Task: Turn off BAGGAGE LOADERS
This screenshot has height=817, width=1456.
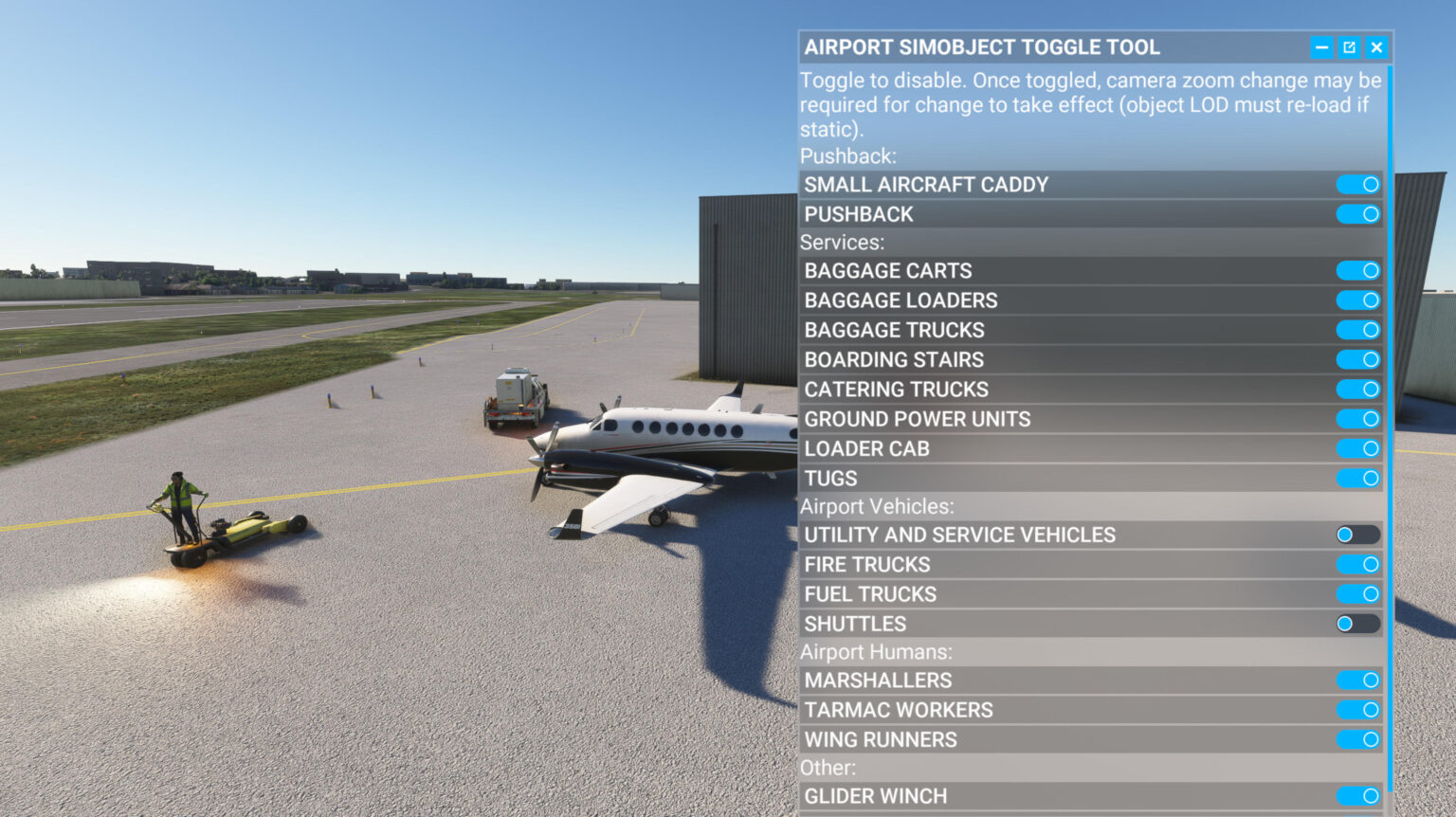Action: click(1357, 300)
